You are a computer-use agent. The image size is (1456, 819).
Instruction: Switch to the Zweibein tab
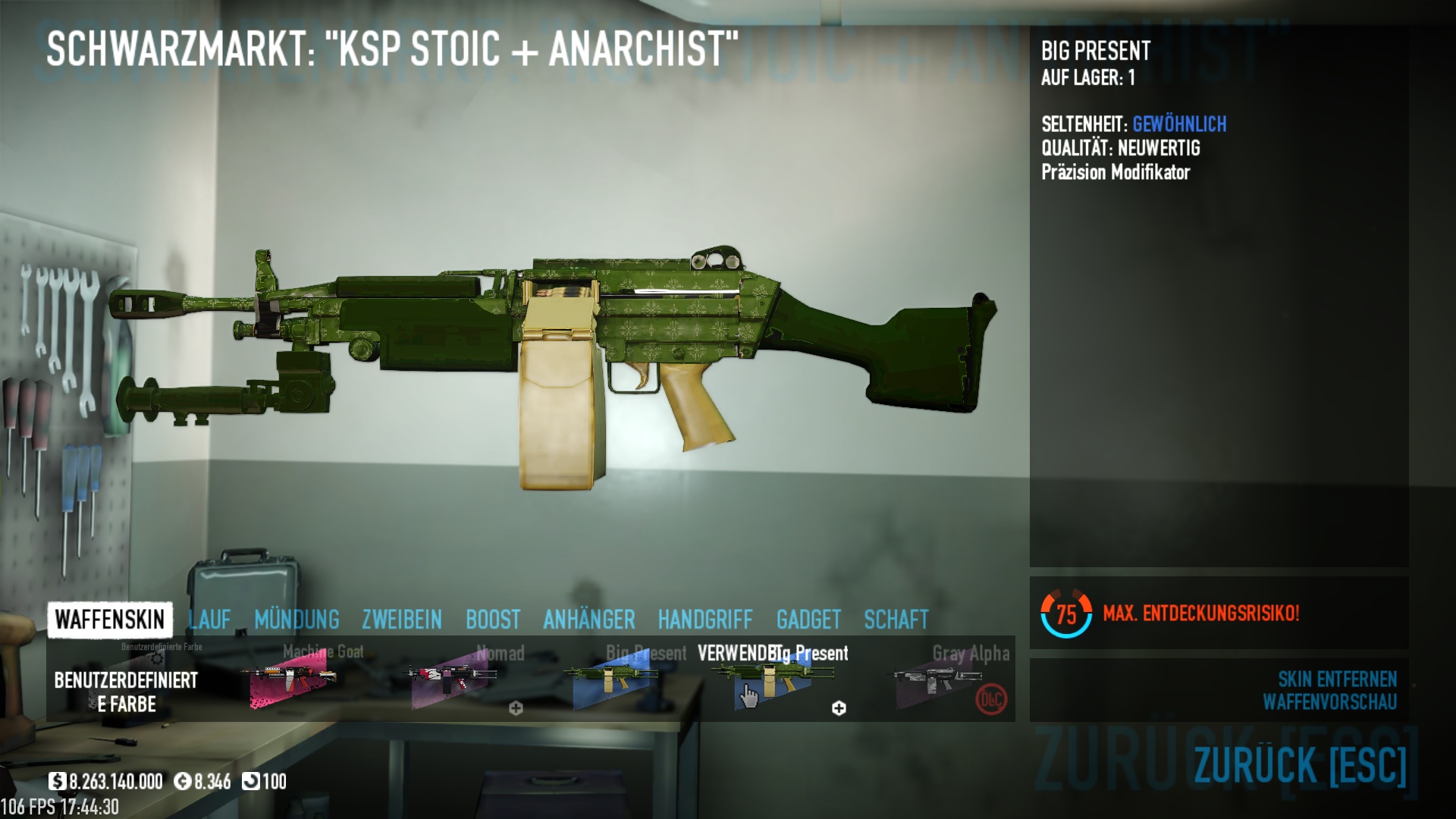point(402,620)
